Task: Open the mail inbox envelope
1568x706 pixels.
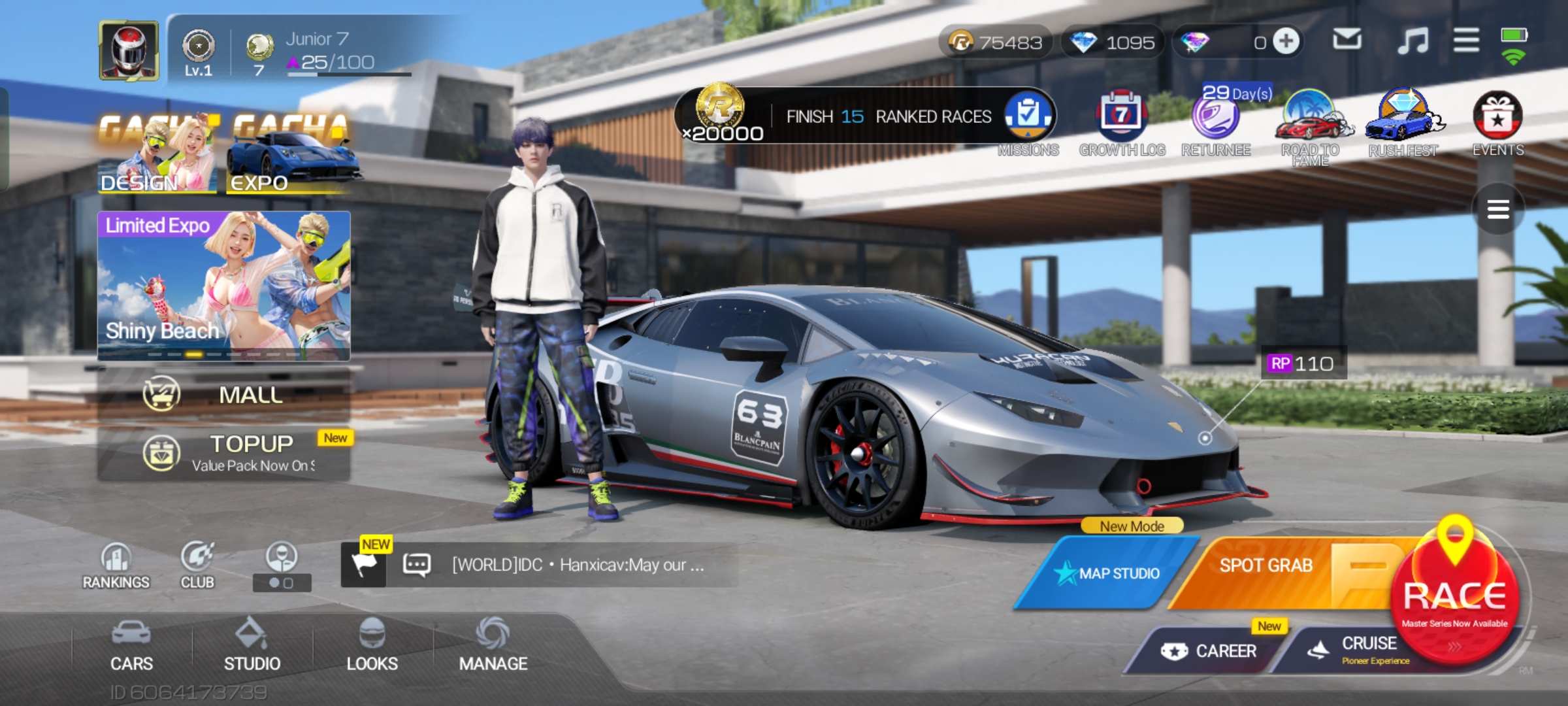Action: coord(1347,41)
